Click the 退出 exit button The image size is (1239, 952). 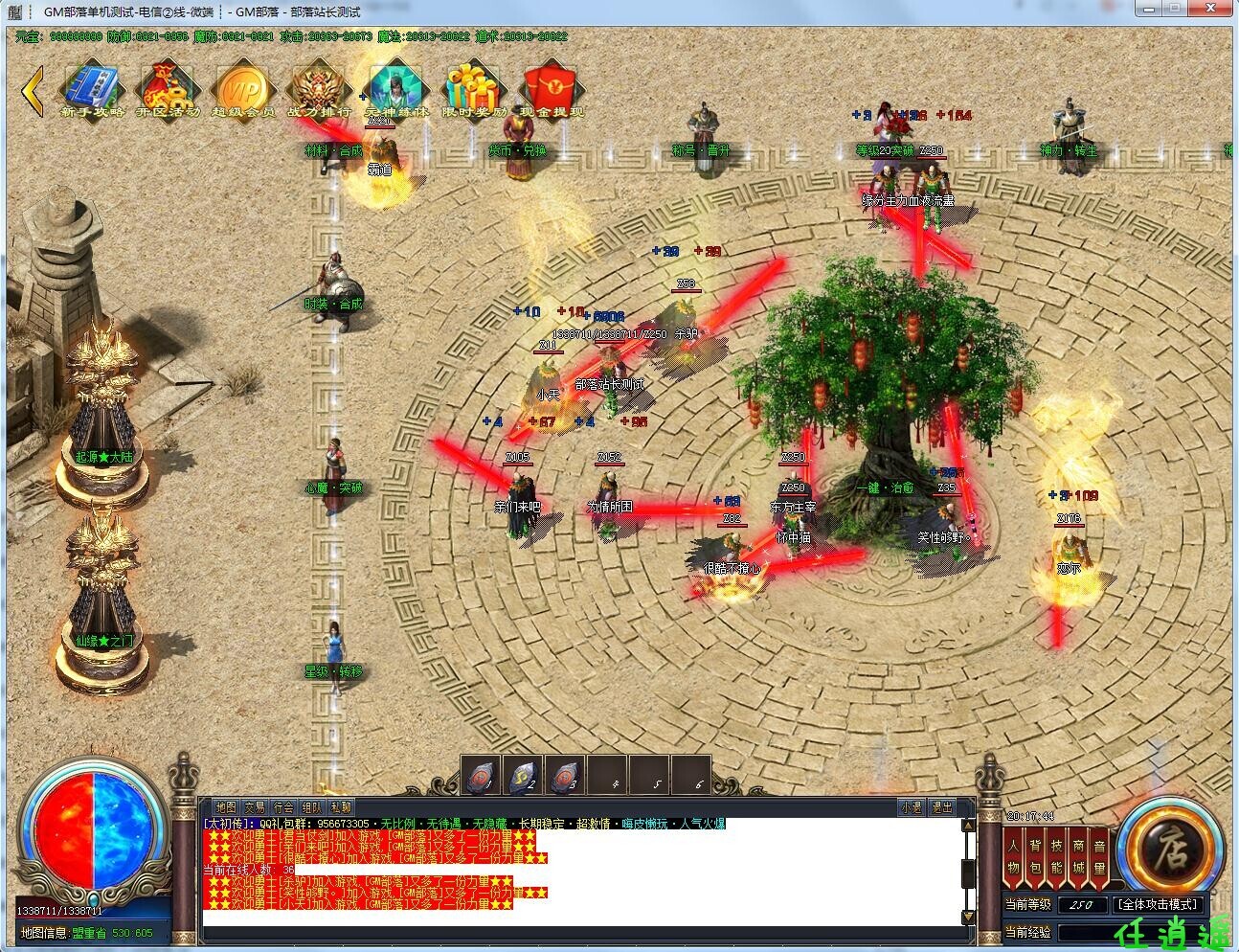[x=942, y=807]
